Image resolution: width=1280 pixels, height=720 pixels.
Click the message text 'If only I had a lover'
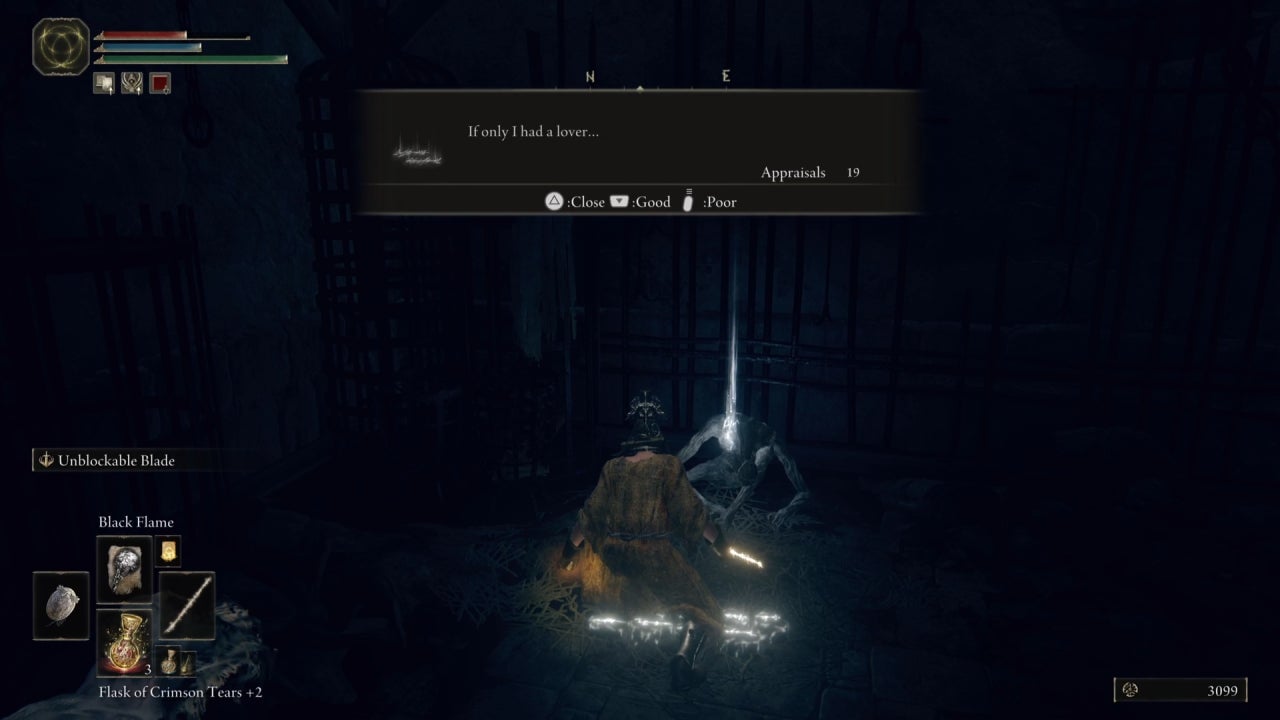(535, 131)
